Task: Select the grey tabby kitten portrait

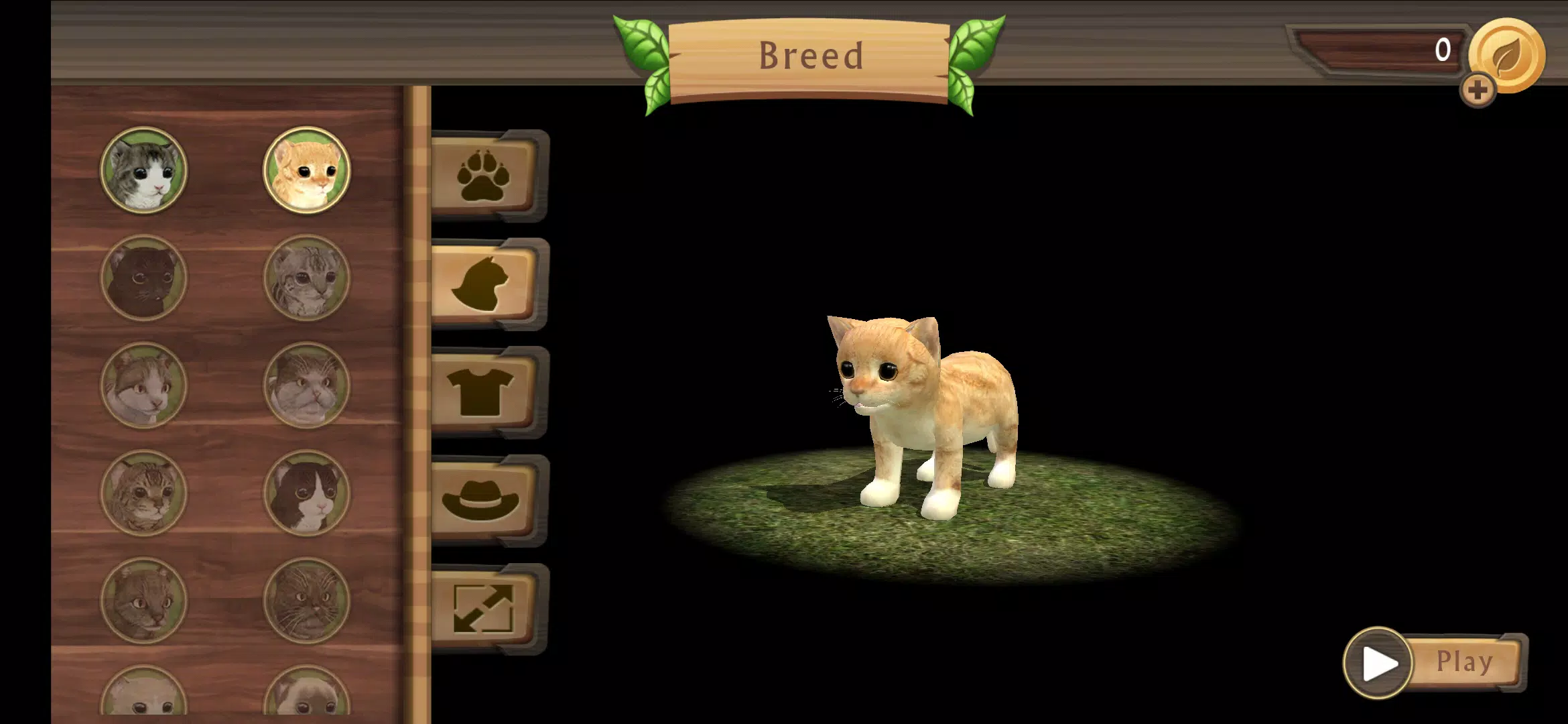Action: point(143,170)
